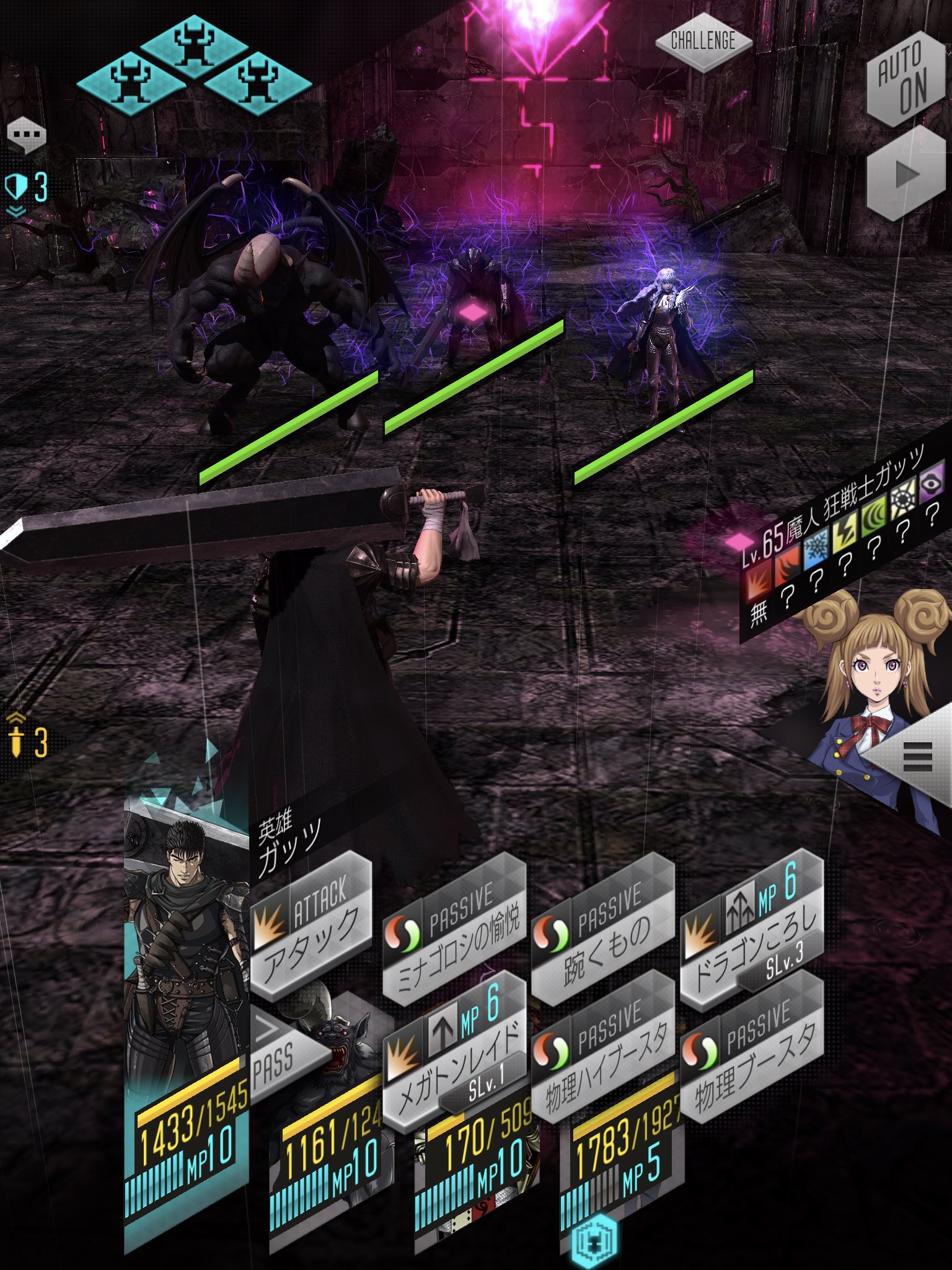The image size is (952, 1270).
Task: Select Guts' party portrait card
Action: tap(186, 992)
